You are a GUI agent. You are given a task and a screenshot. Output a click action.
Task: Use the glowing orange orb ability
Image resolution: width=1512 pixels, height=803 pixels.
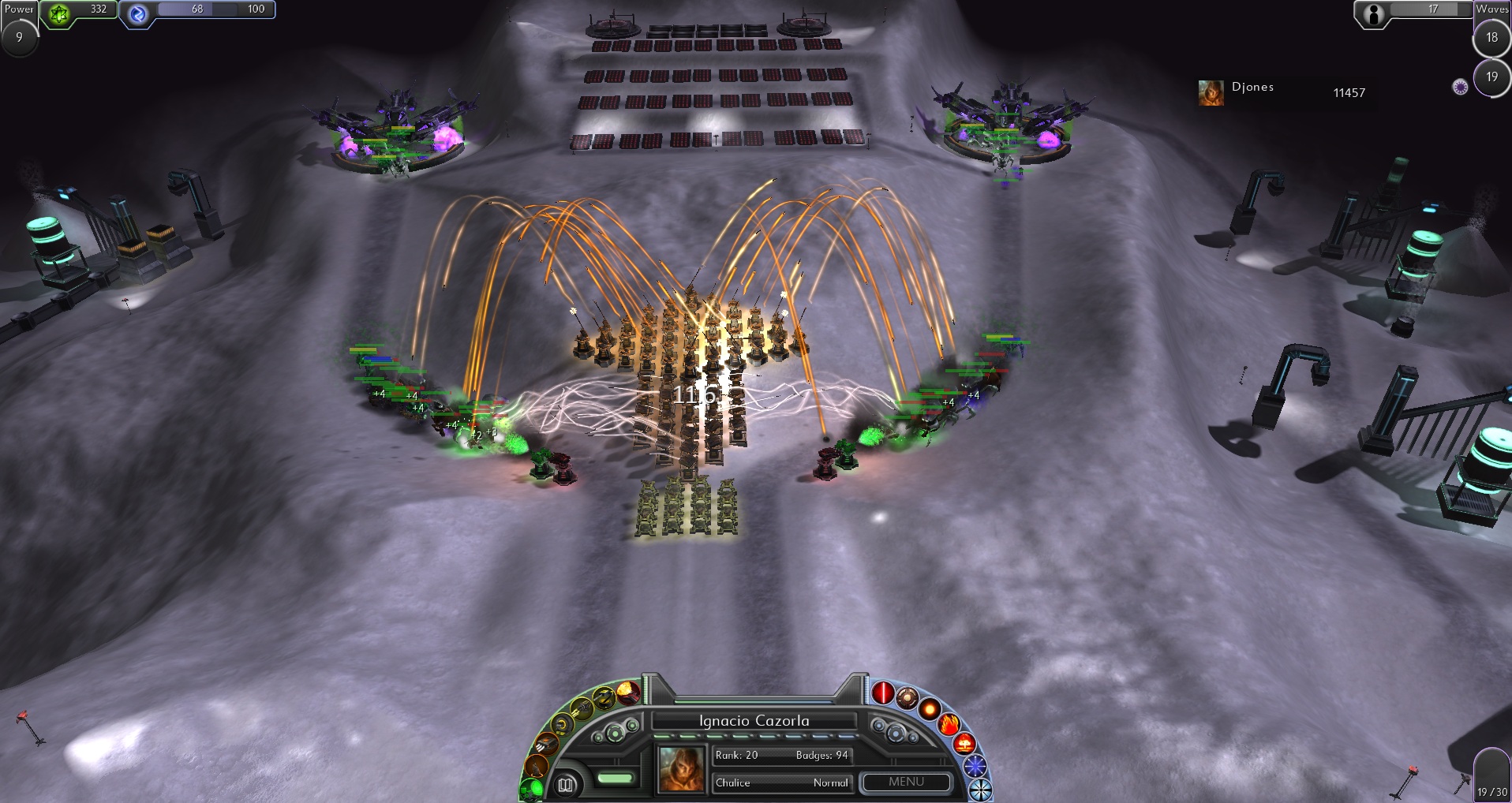point(930,708)
